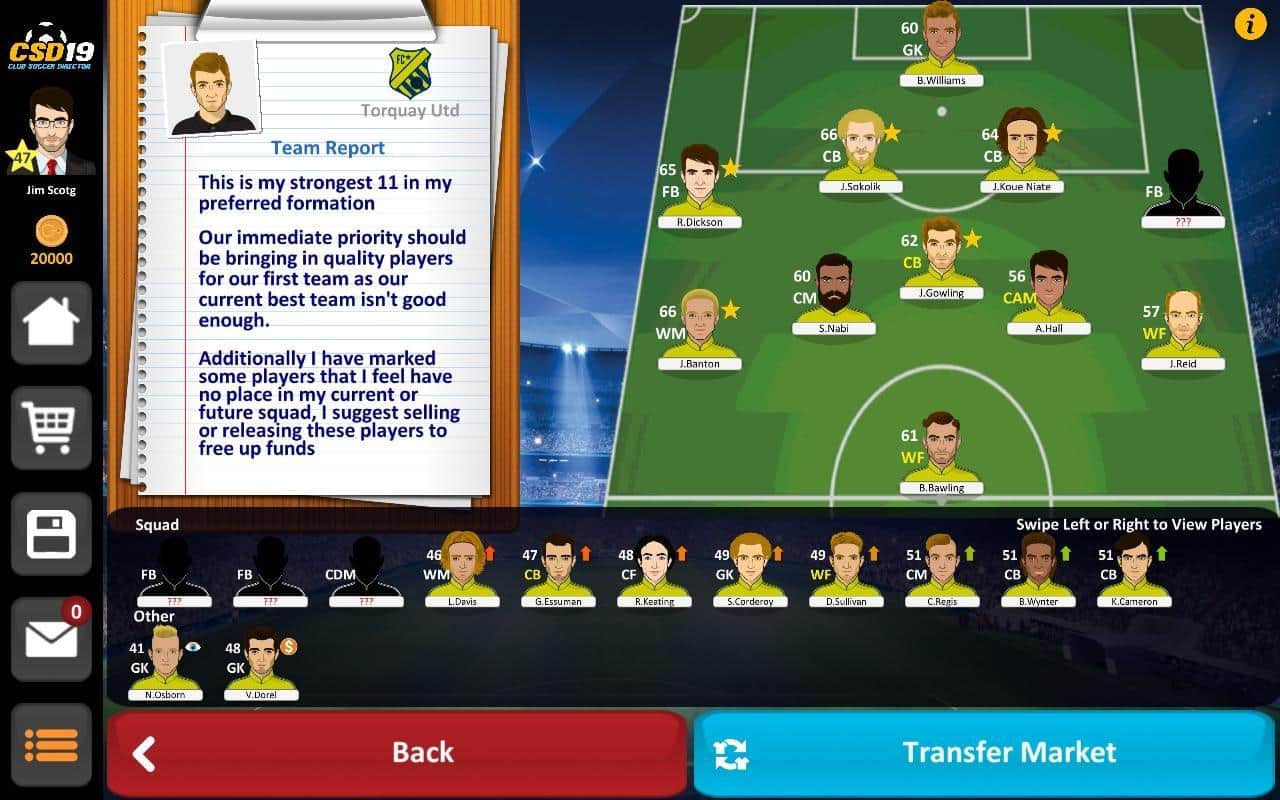
Task: Open the orange list menu icon
Action: (x=51, y=745)
